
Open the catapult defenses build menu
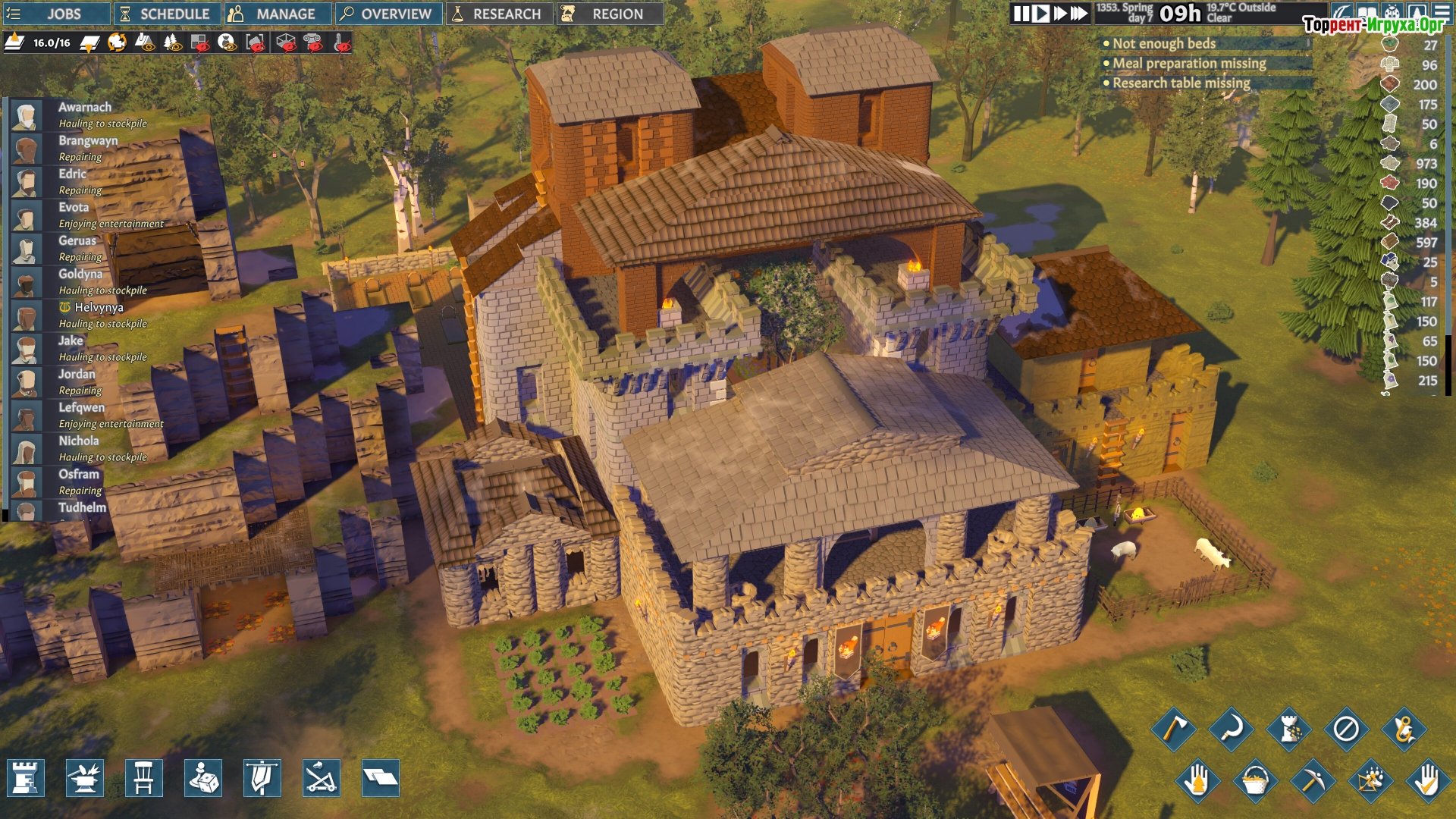pos(322,778)
